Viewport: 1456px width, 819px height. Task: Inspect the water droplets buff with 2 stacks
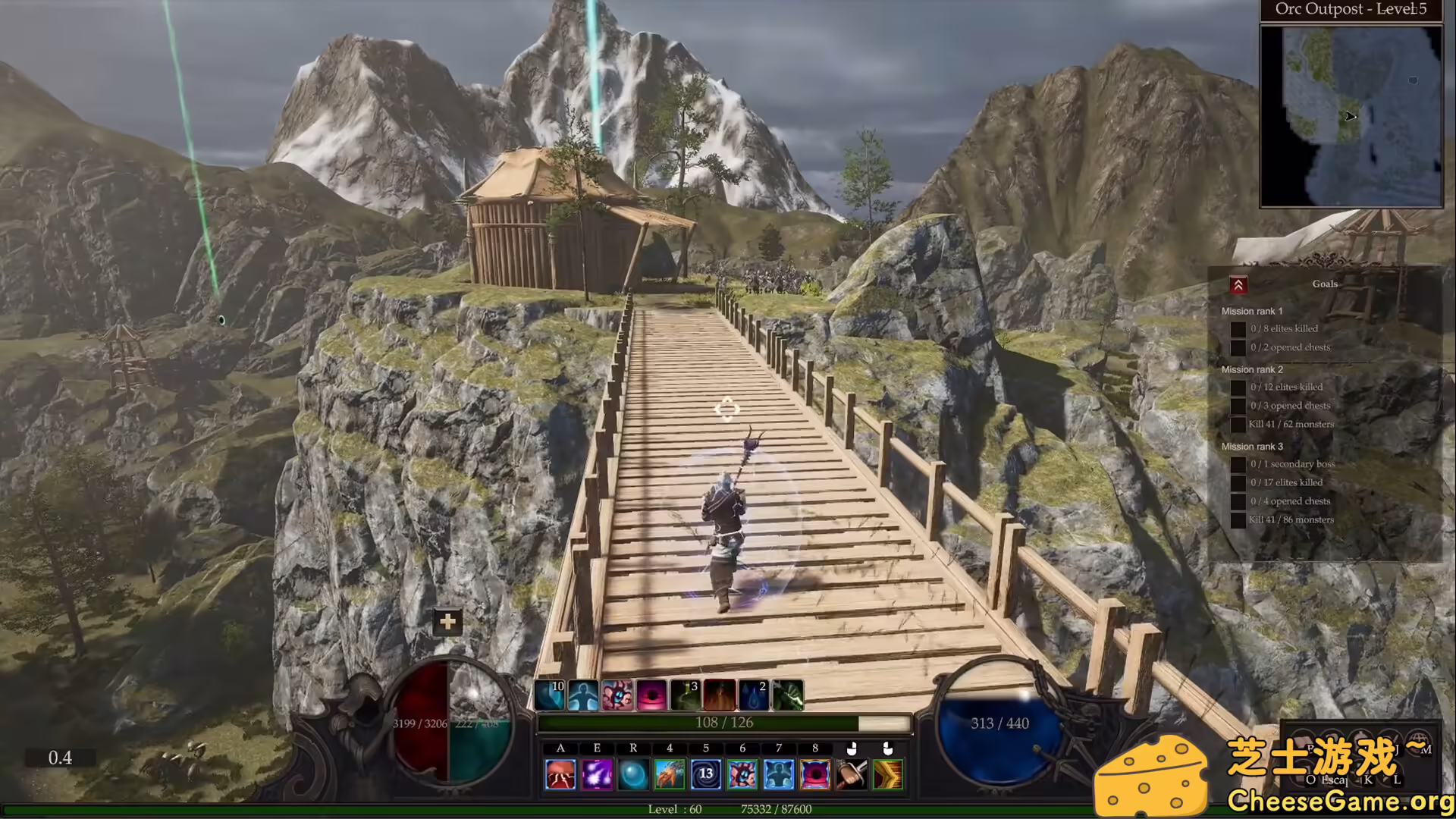[754, 695]
